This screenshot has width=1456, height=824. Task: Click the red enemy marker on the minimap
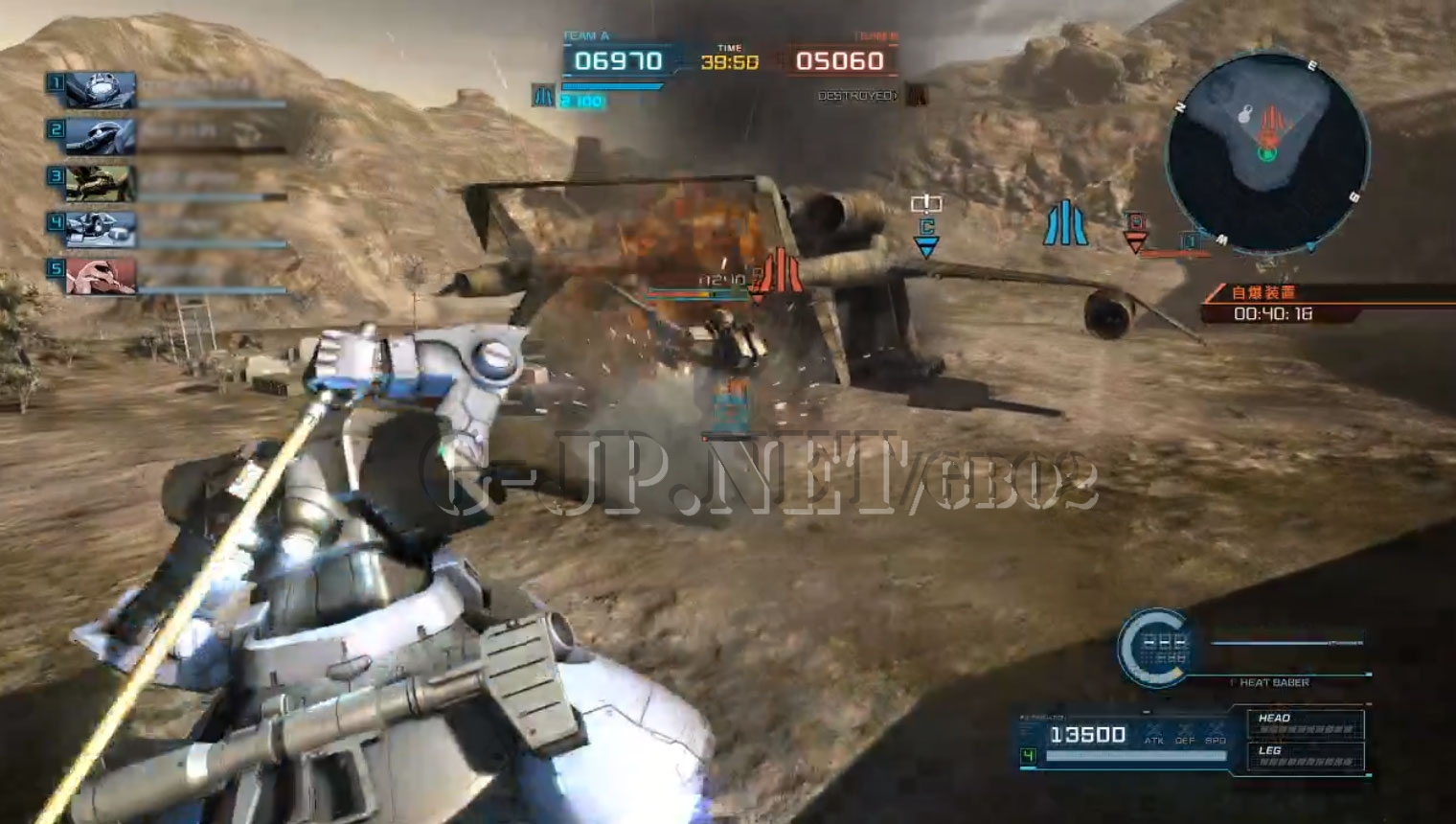1272,124
